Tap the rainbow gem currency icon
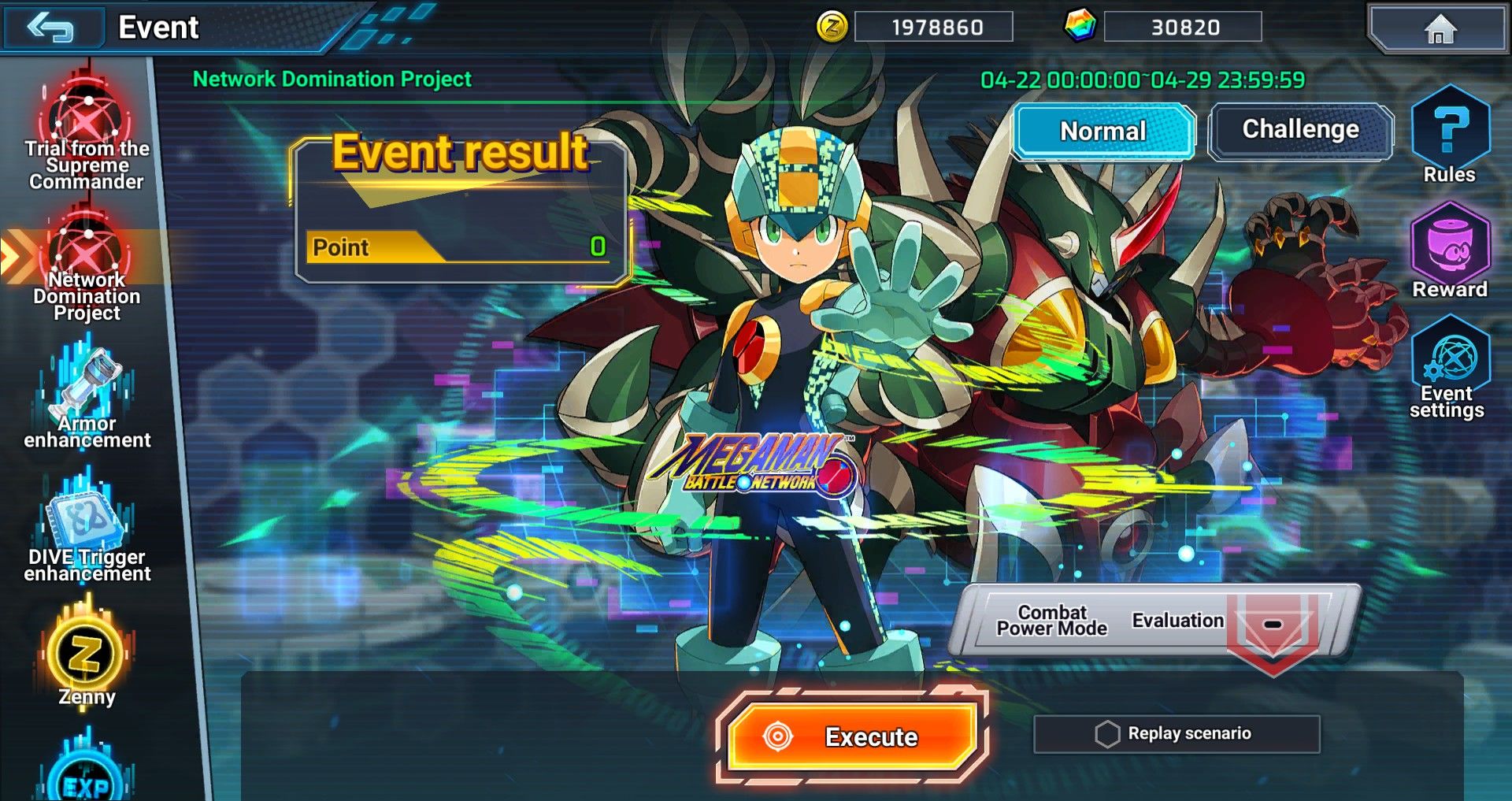 pyautogui.click(x=1080, y=27)
